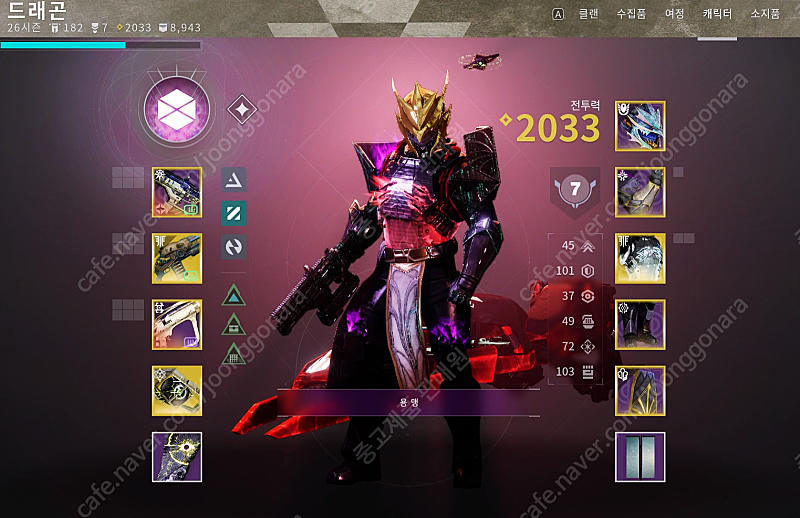Open the 여정 (Journey) tab
The height and width of the screenshot is (518, 800).
pos(675,14)
